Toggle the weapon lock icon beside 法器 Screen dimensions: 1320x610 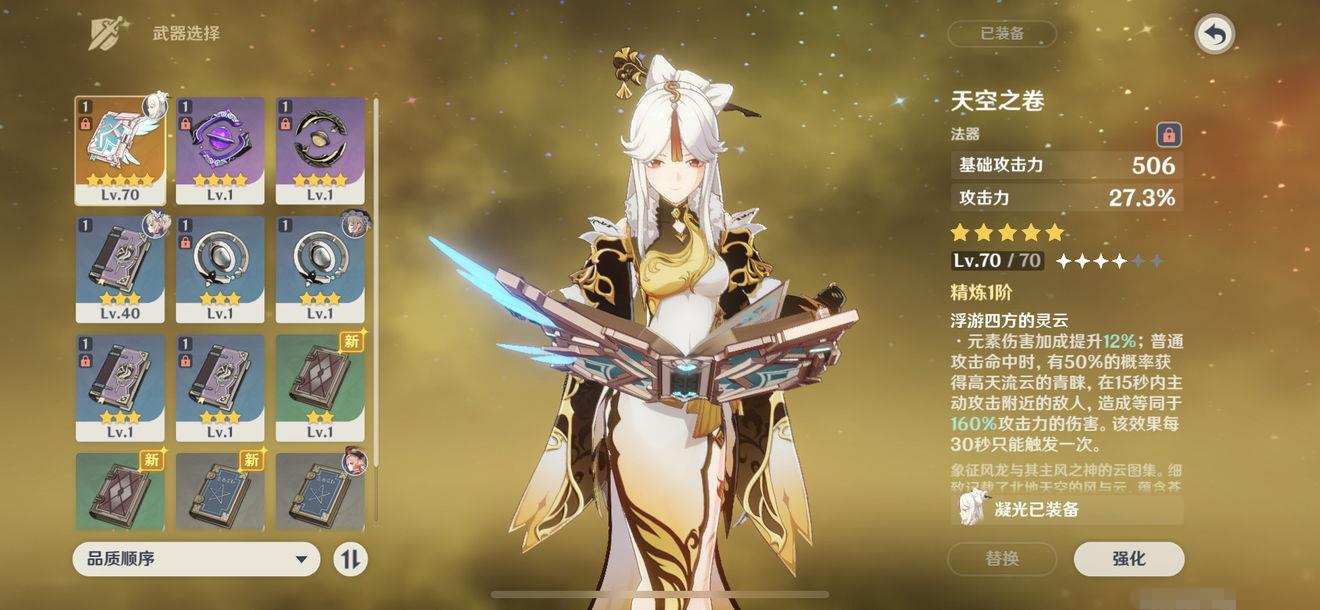[1168, 134]
